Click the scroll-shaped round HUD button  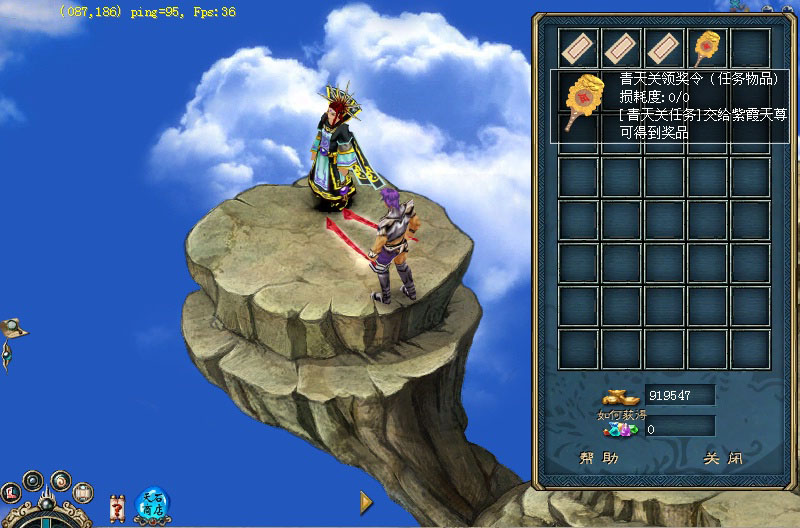tap(83, 492)
